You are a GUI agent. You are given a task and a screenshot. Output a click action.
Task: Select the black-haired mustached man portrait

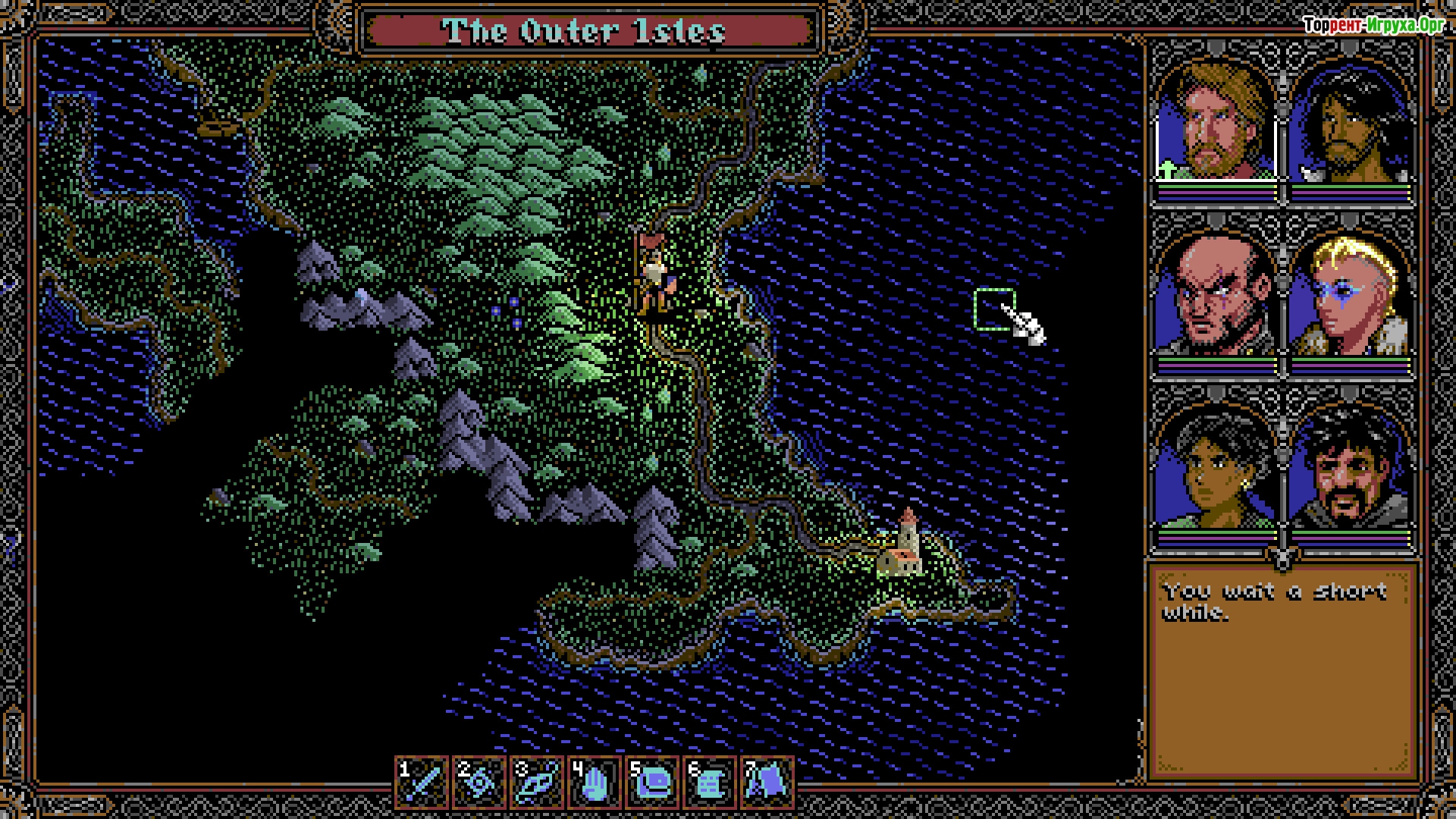click(1350, 470)
